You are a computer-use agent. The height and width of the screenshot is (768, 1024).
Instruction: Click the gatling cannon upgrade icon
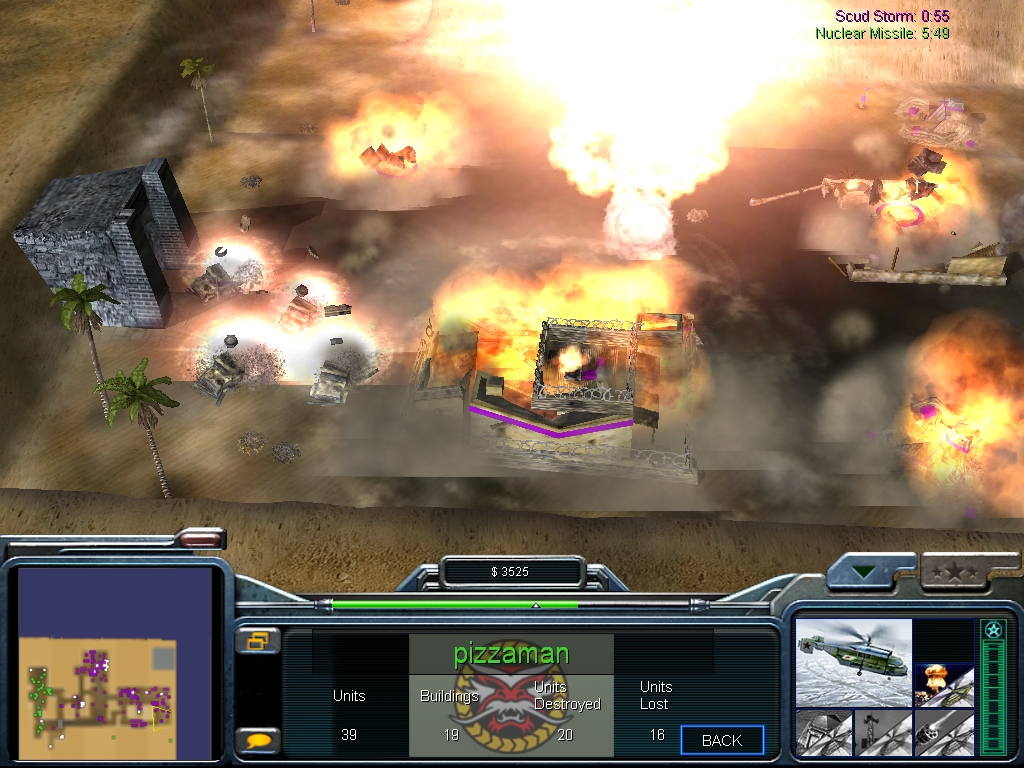coord(943,733)
